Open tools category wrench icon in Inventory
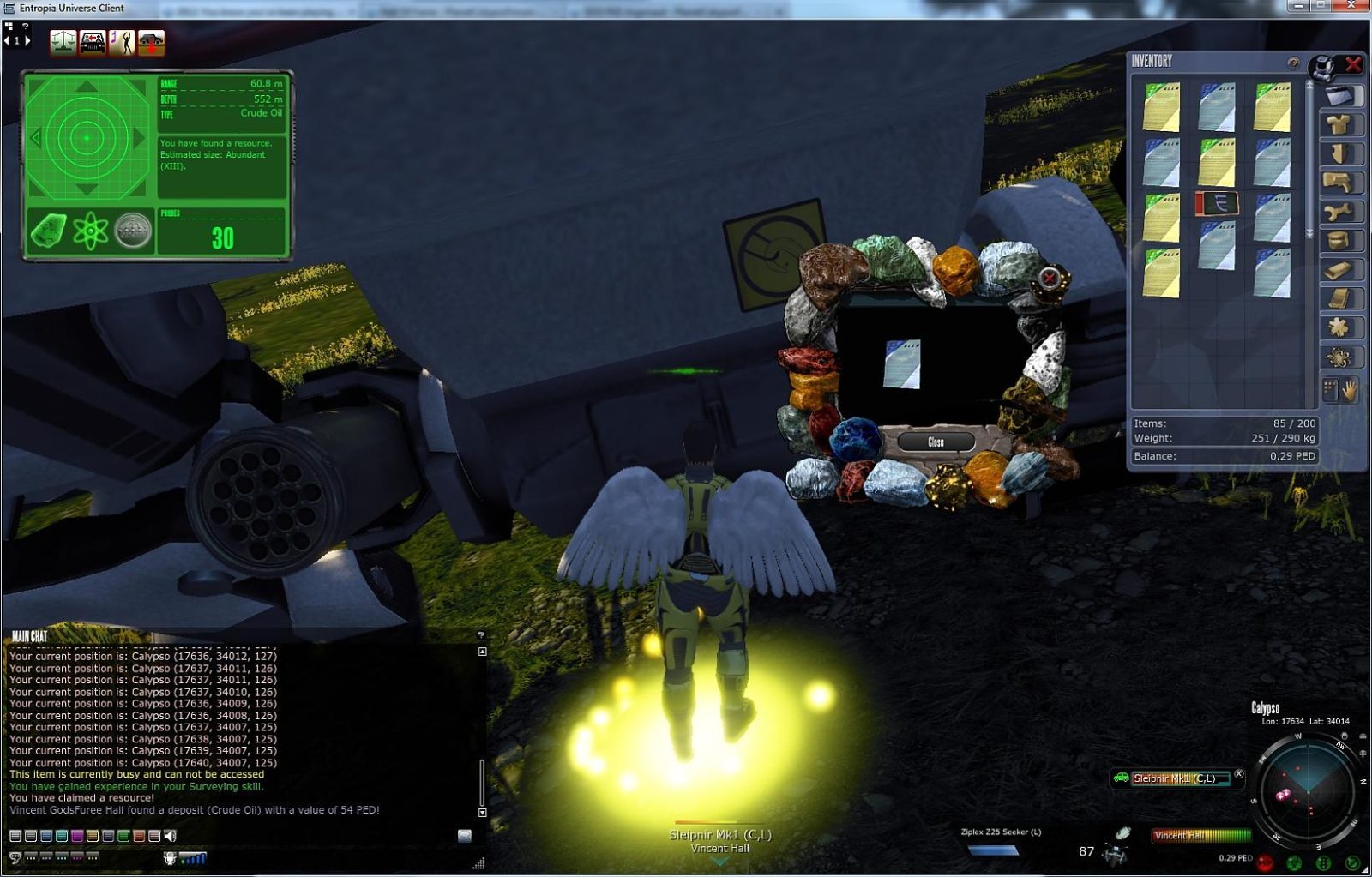The width and height of the screenshot is (1372, 877). [1339, 210]
